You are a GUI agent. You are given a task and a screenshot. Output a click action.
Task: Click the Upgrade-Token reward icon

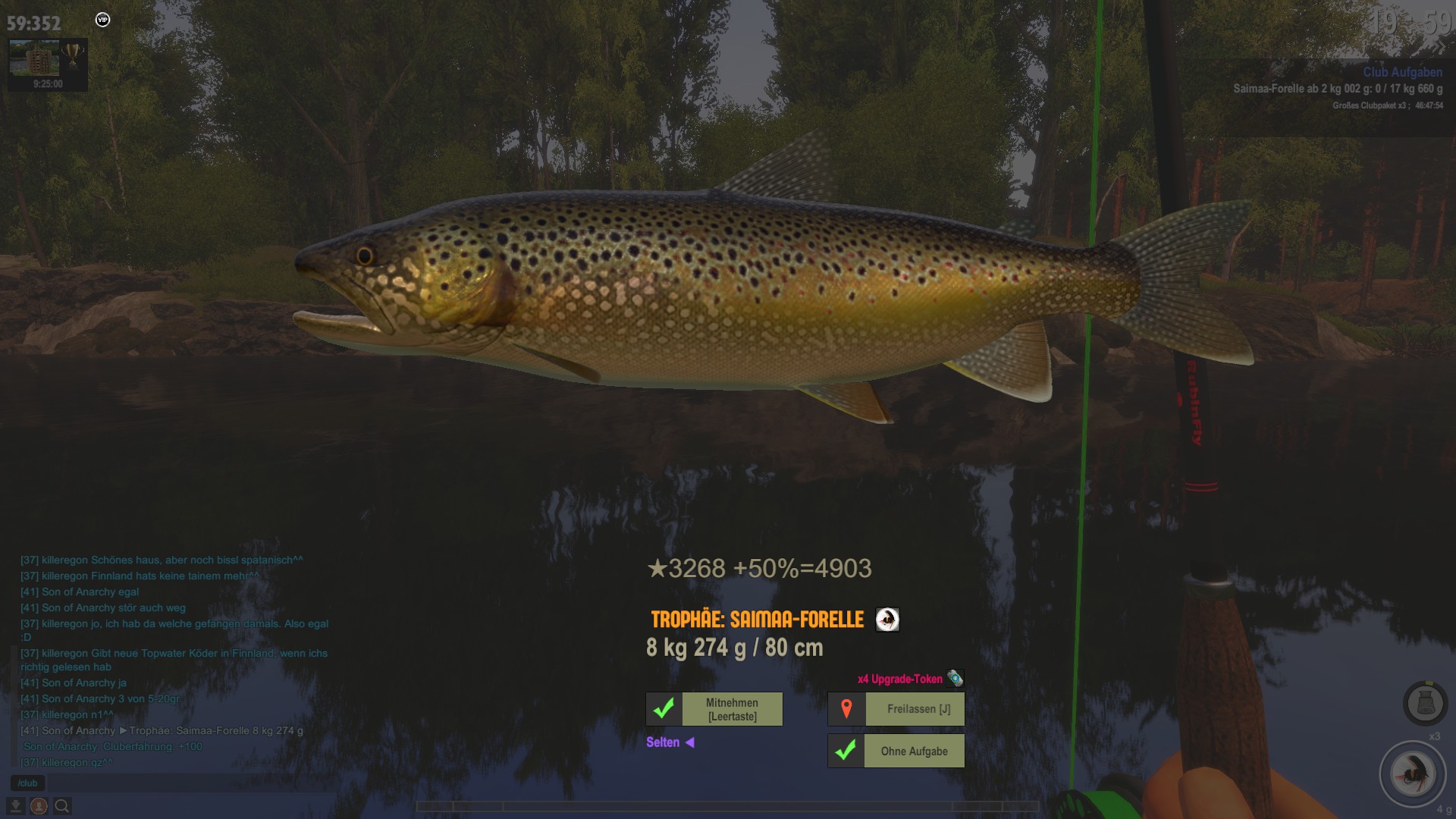tap(955, 678)
